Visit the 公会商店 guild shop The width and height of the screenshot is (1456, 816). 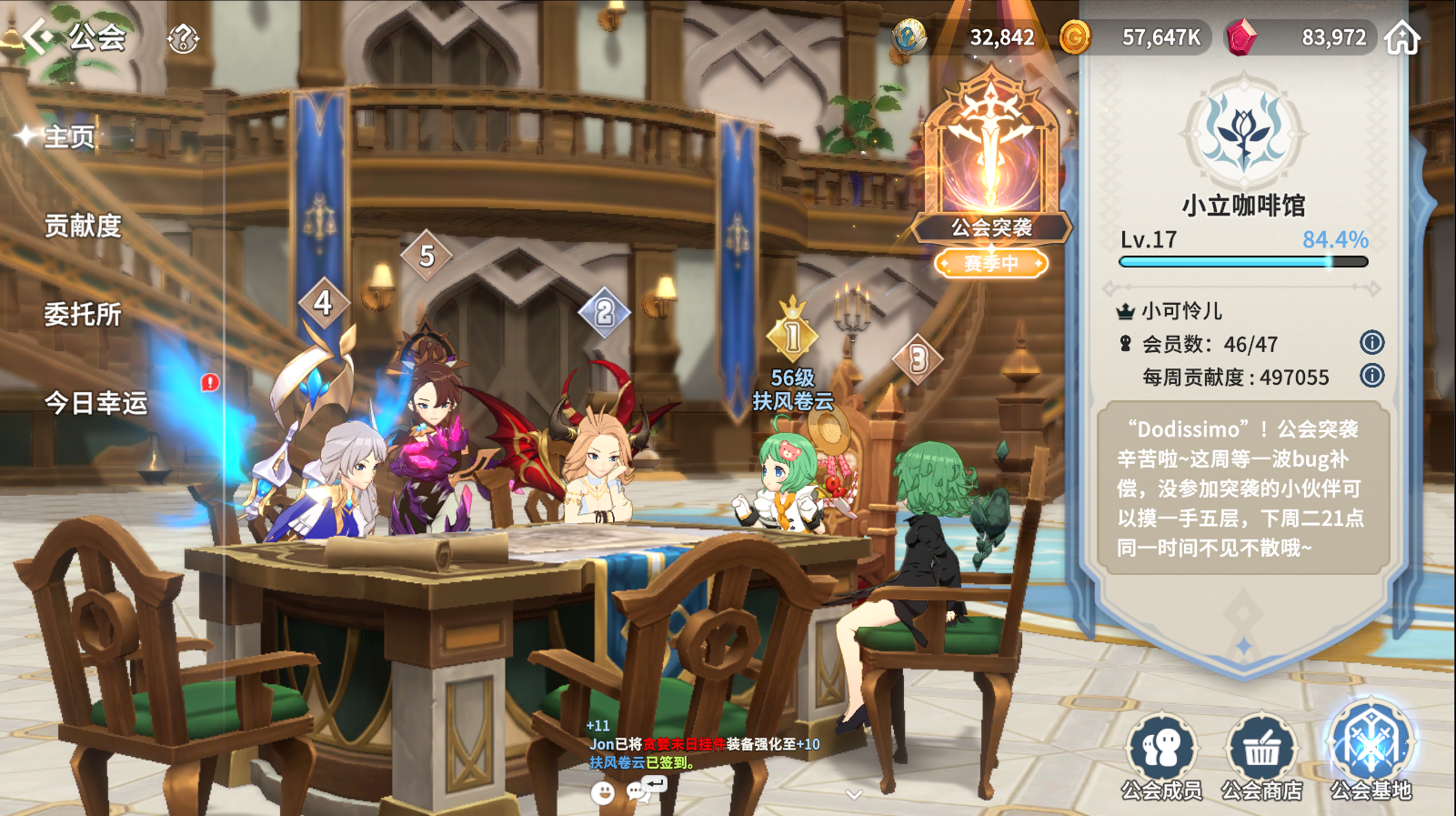(x=1261, y=757)
